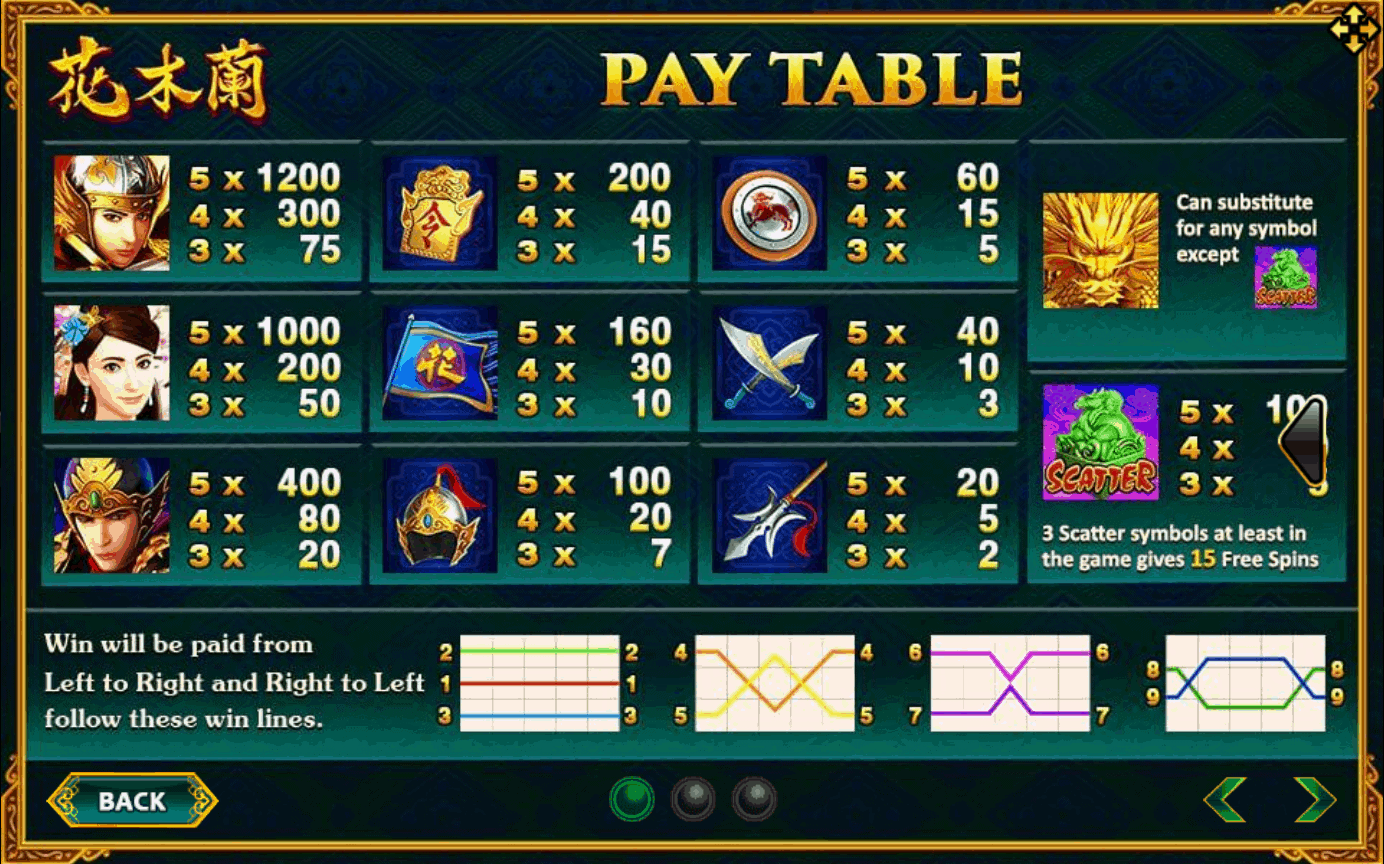Go to next pay table page with green right arrow
The height and width of the screenshot is (864, 1384).
[x=1314, y=799]
